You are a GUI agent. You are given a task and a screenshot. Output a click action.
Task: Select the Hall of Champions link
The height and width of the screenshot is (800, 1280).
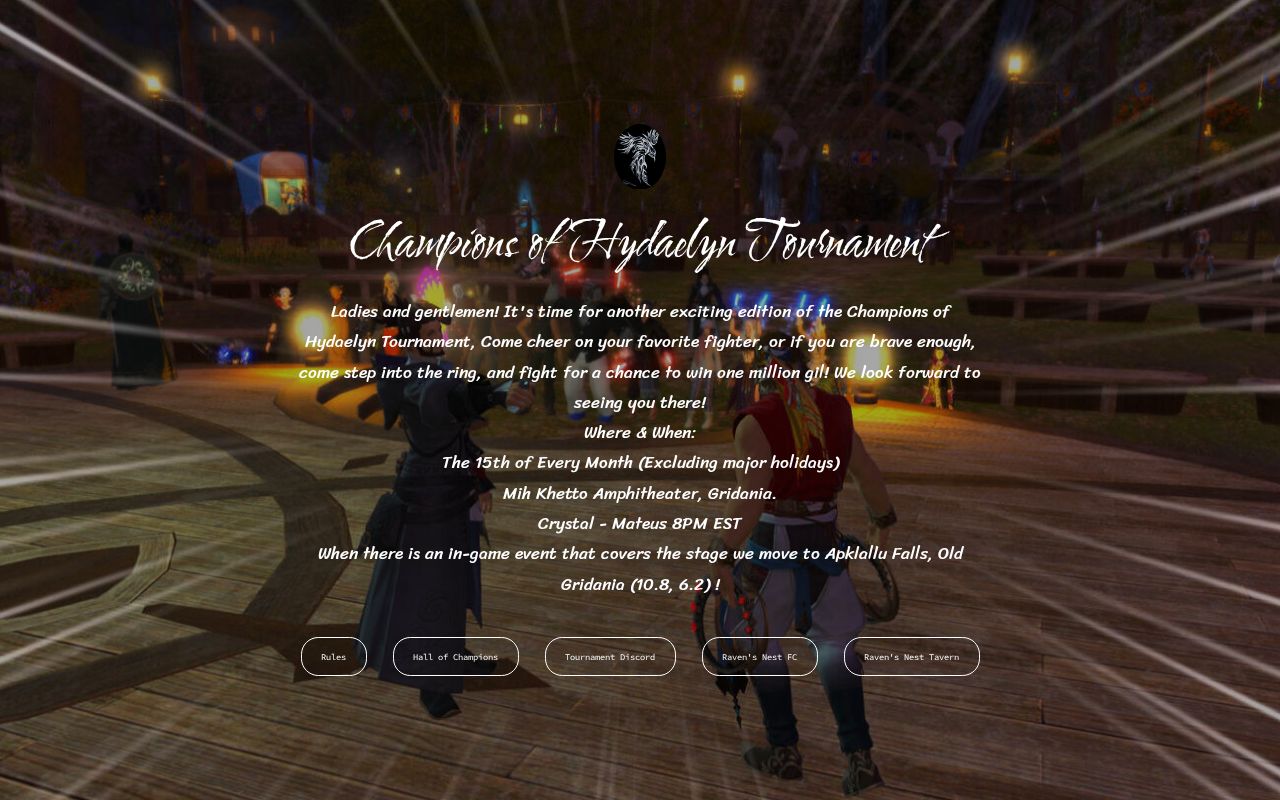coord(456,656)
